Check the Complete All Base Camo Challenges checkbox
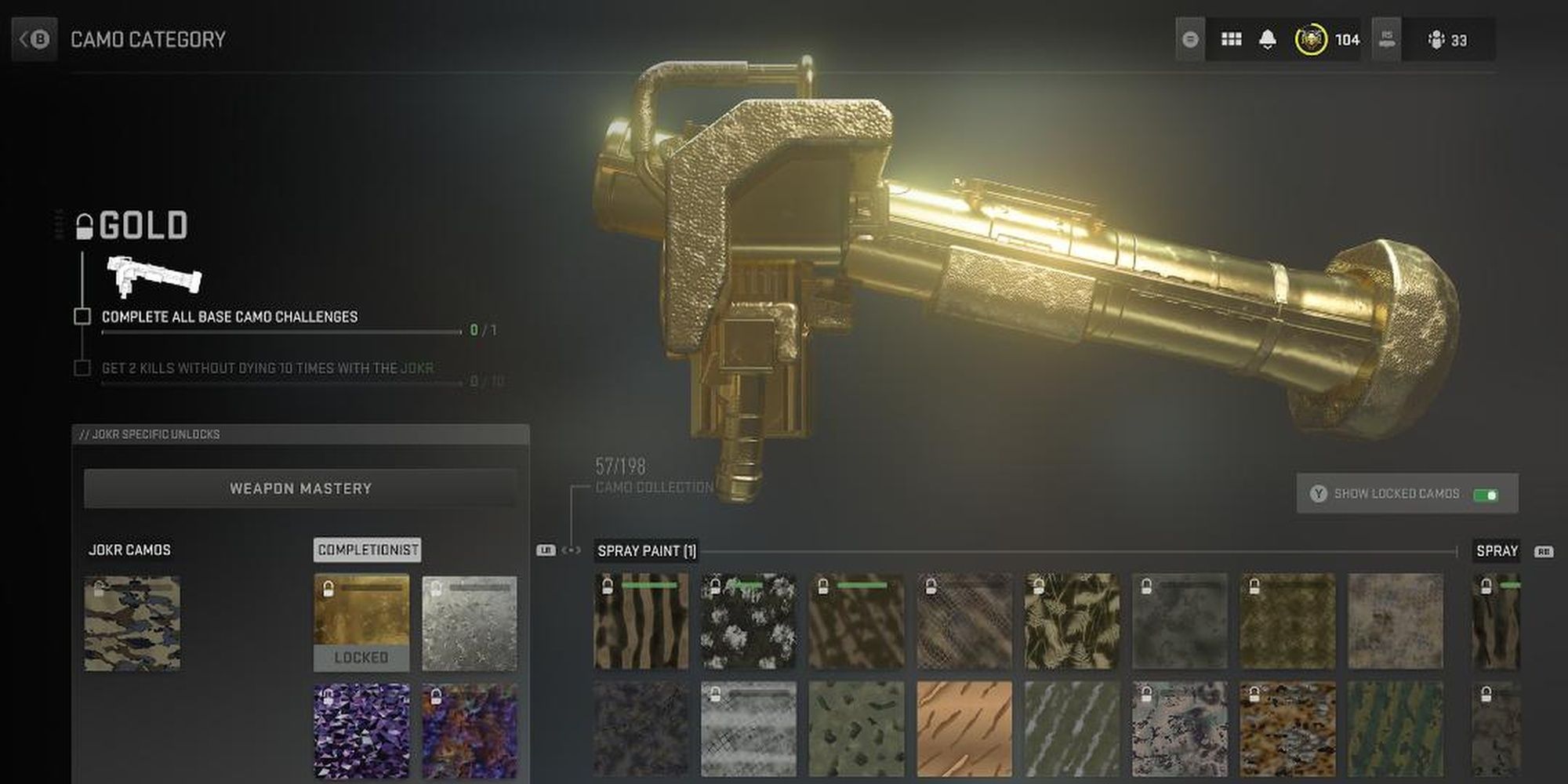The width and height of the screenshot is (1568, 784). point(82,317)
